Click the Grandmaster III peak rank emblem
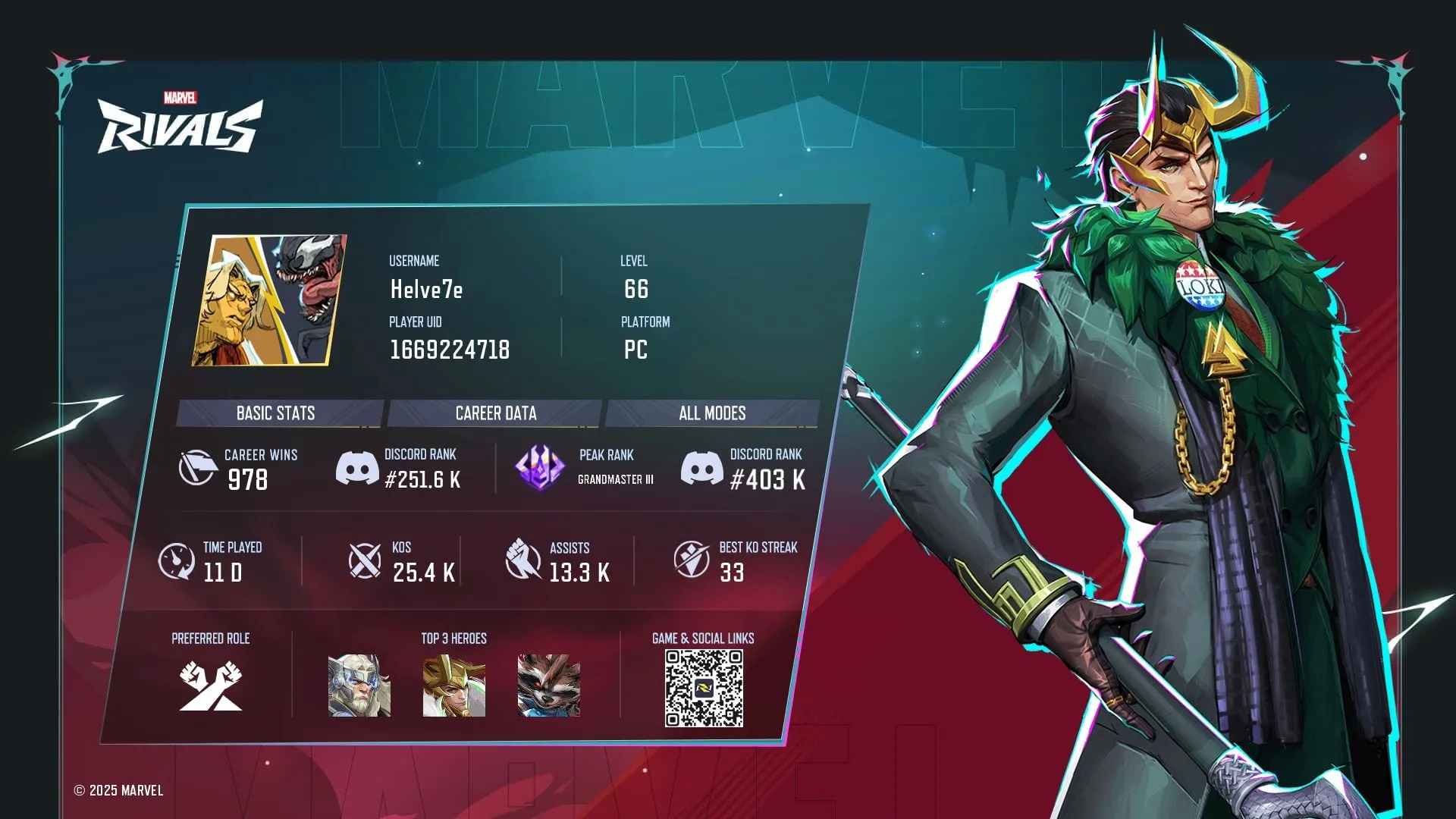This screenshot has width=1456, height=819. (x=540, y=467)
